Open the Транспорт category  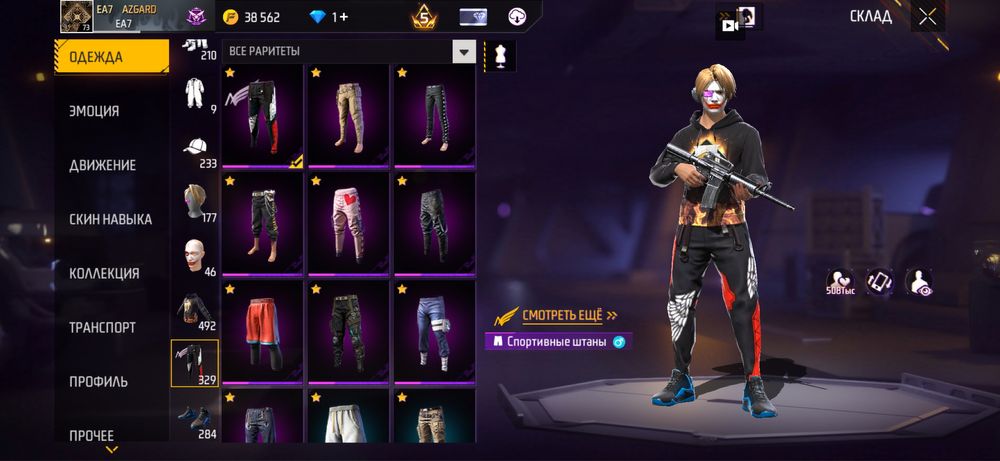tap(102, 327)
